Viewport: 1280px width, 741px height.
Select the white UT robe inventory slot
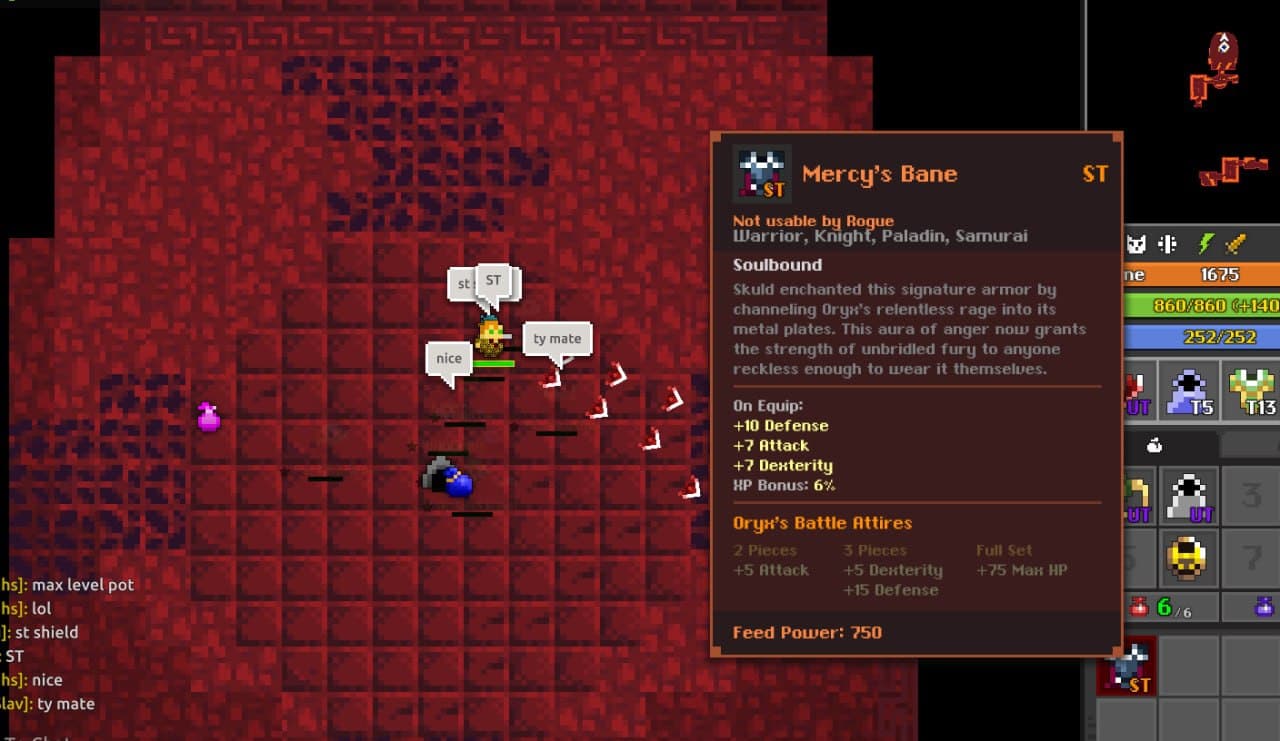coord(1189,496)
